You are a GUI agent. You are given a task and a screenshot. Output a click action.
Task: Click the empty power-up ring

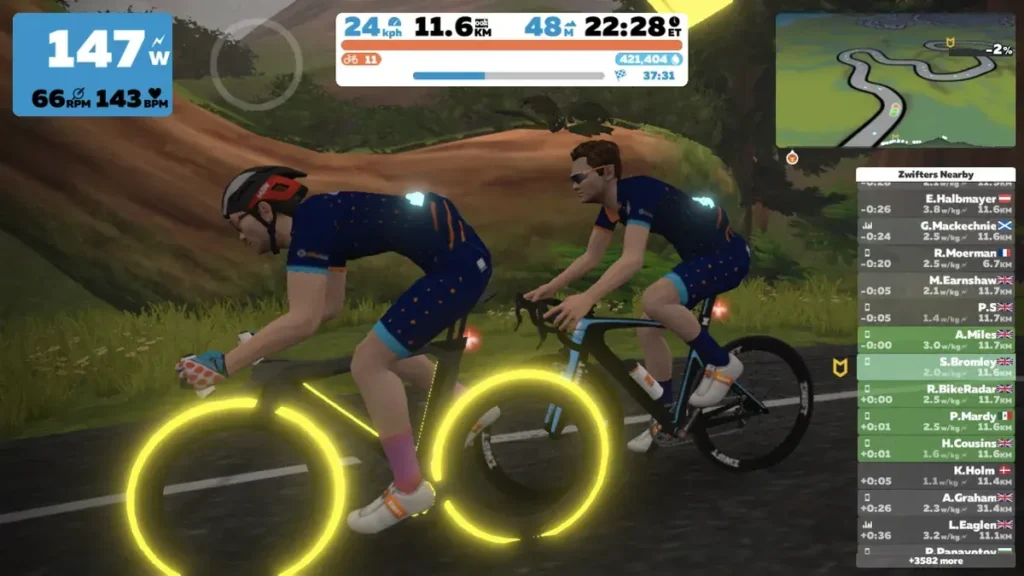click(x=255, y=64)
